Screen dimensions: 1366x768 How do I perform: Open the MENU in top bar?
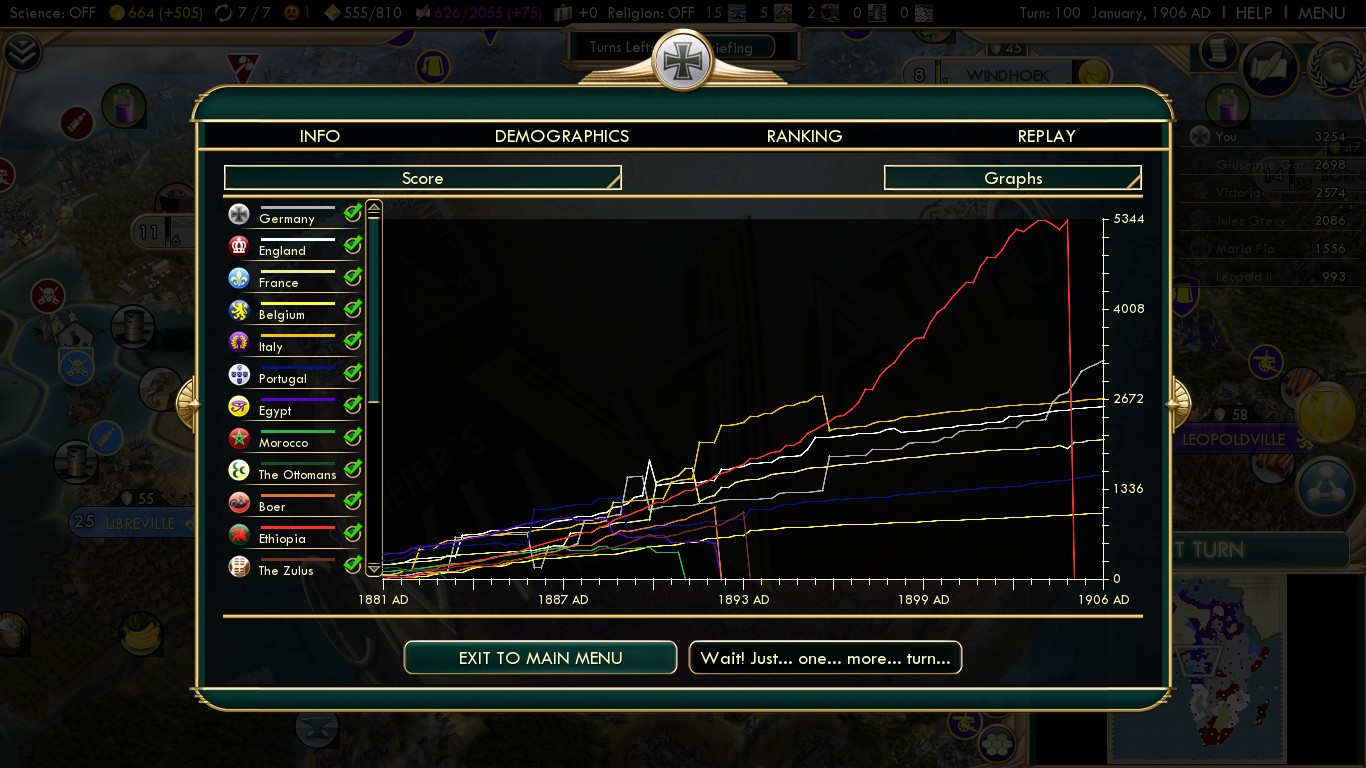(x=1321, y=13)
